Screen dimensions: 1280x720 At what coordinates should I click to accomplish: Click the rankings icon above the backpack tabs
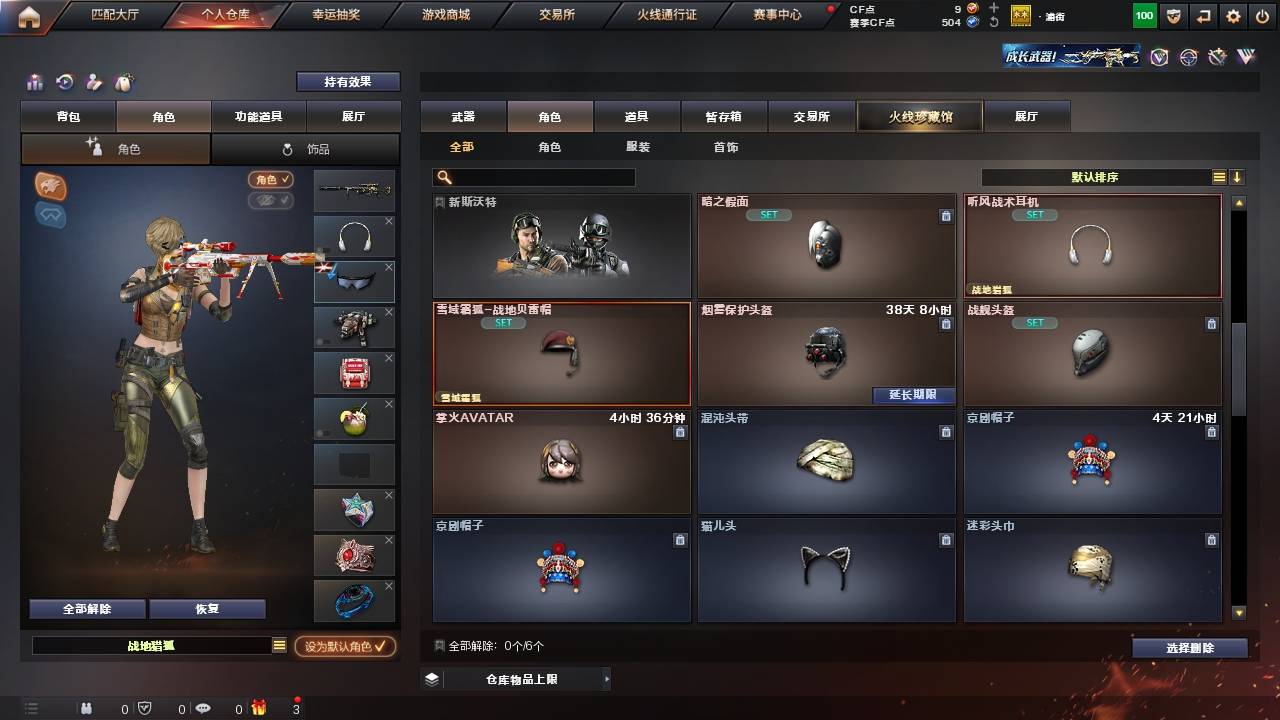(33, 82)
